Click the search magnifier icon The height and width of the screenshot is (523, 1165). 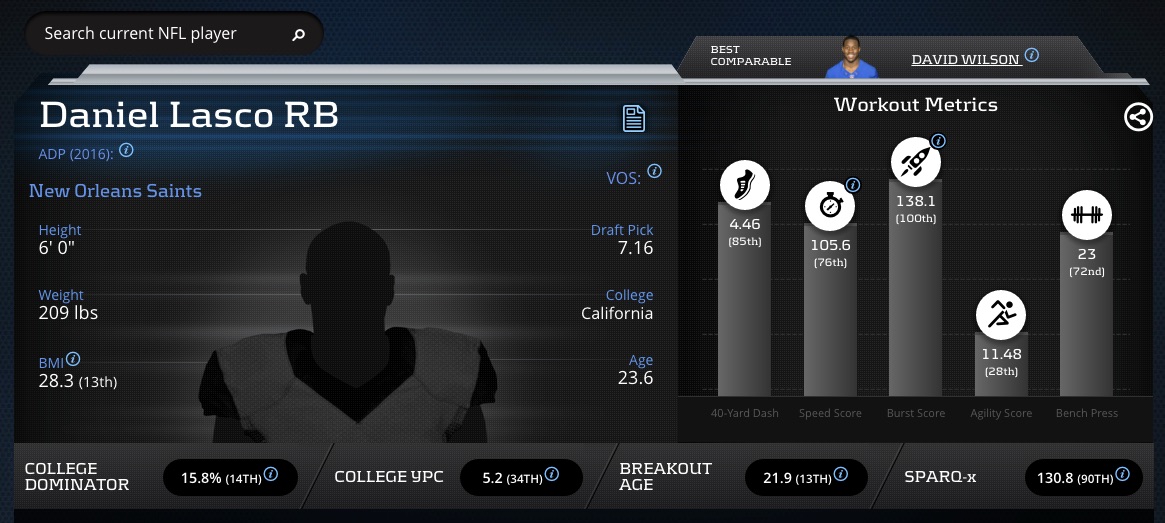[x=298, y=35]
